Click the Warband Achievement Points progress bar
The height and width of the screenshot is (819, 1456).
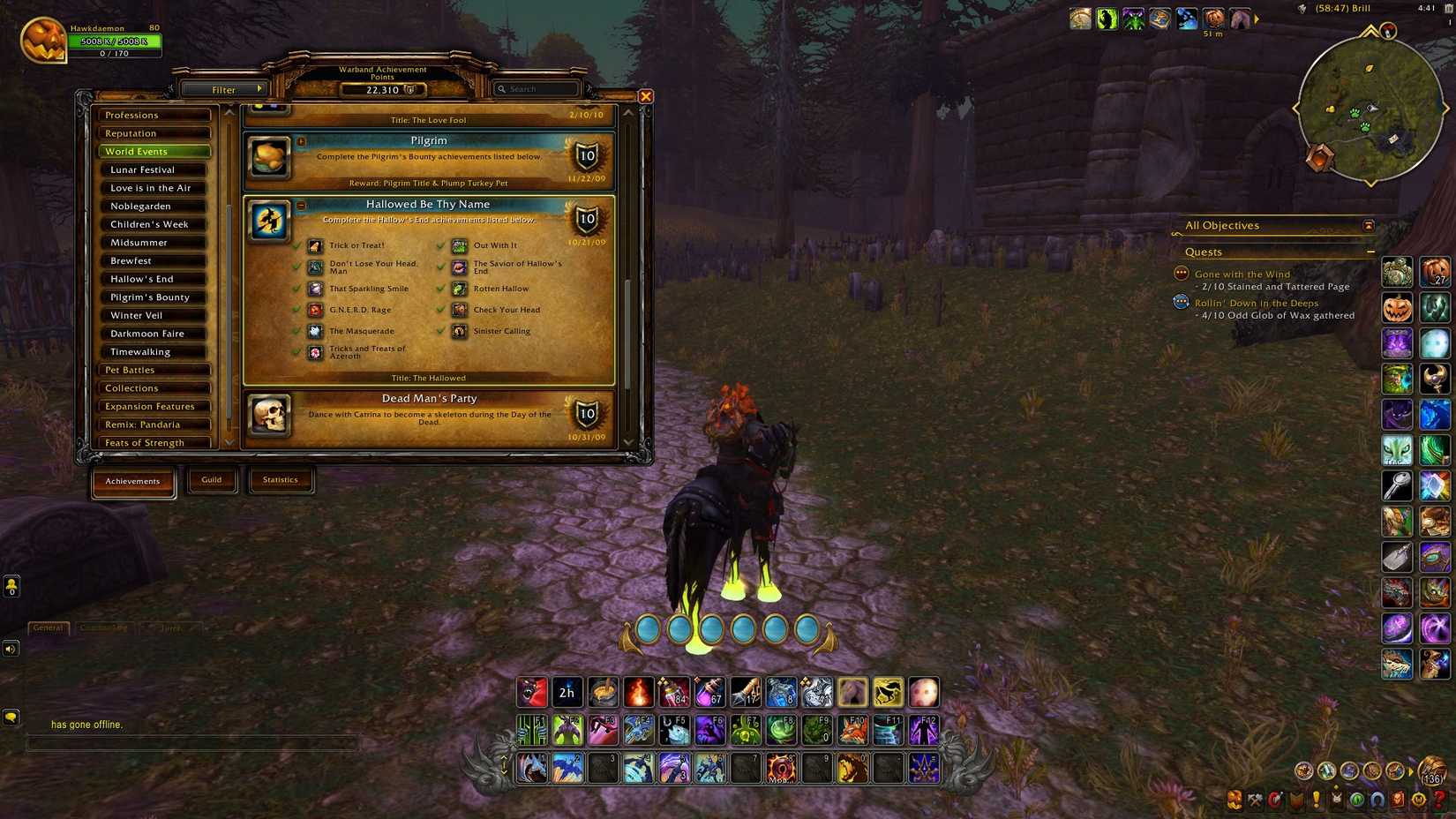tap(382, 88)
